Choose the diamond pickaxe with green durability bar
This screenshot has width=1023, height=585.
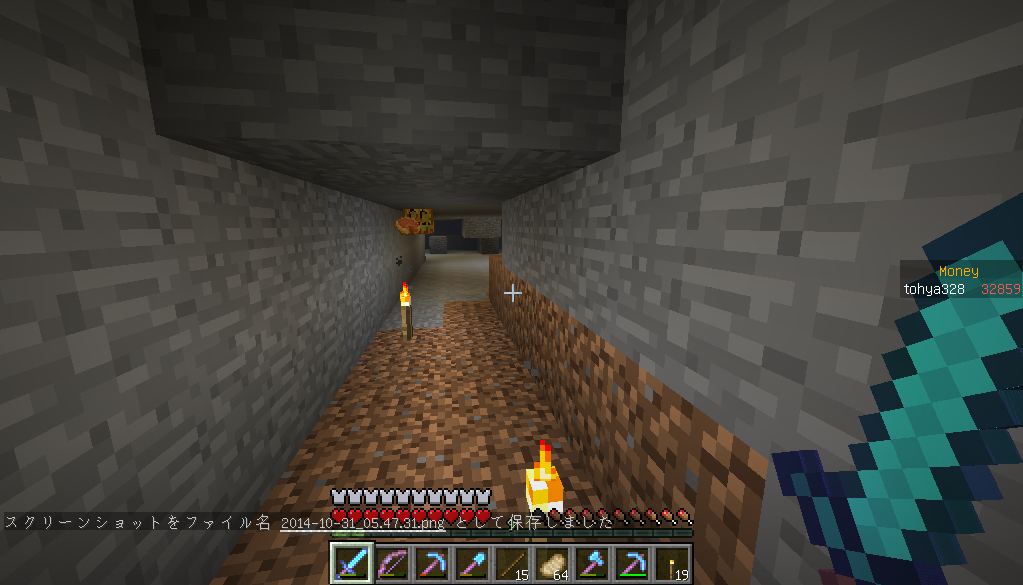pos(630,563)
